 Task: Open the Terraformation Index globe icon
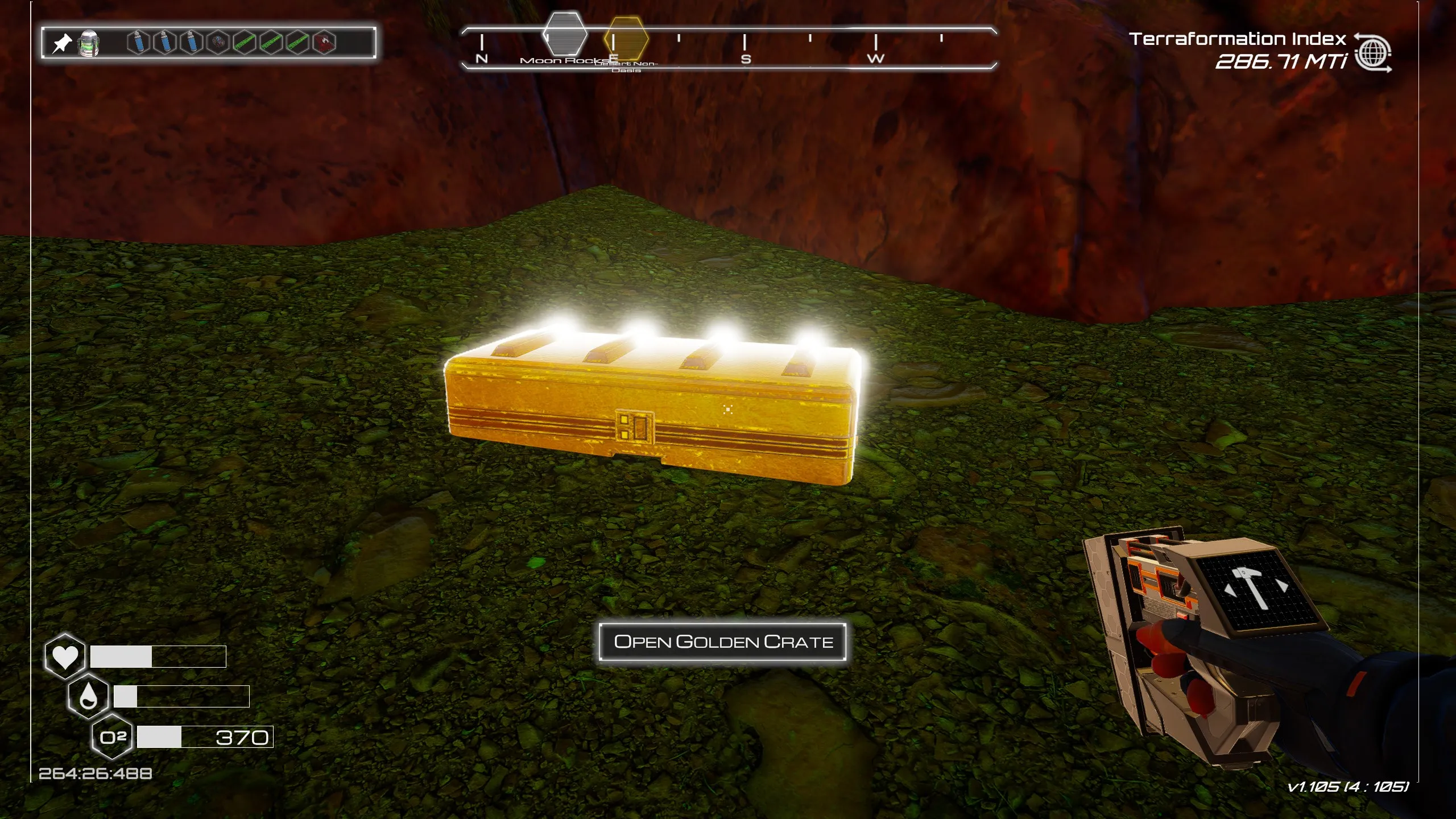point(1373,54)
